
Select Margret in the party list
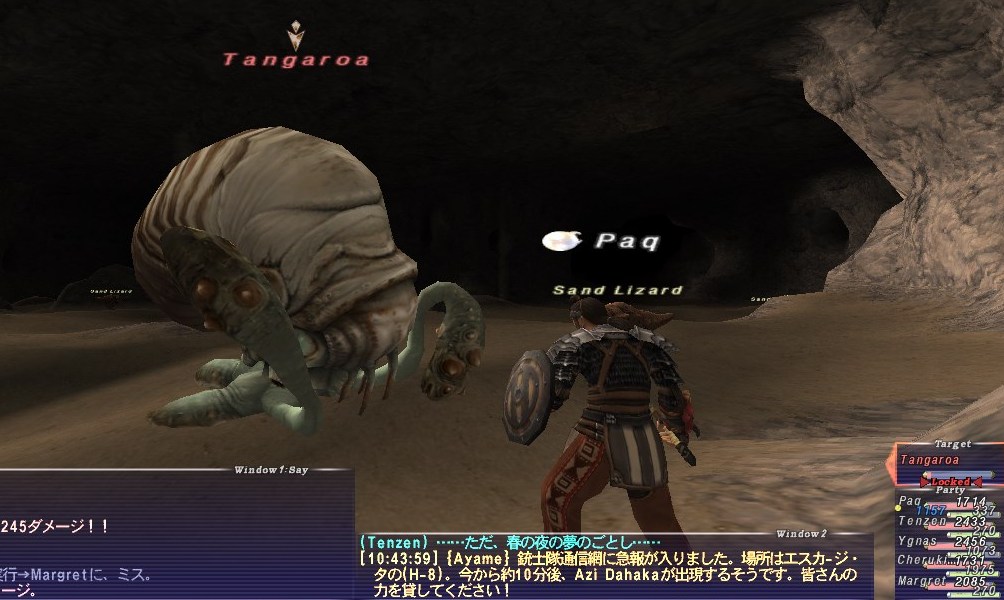[x=921, y=581]
